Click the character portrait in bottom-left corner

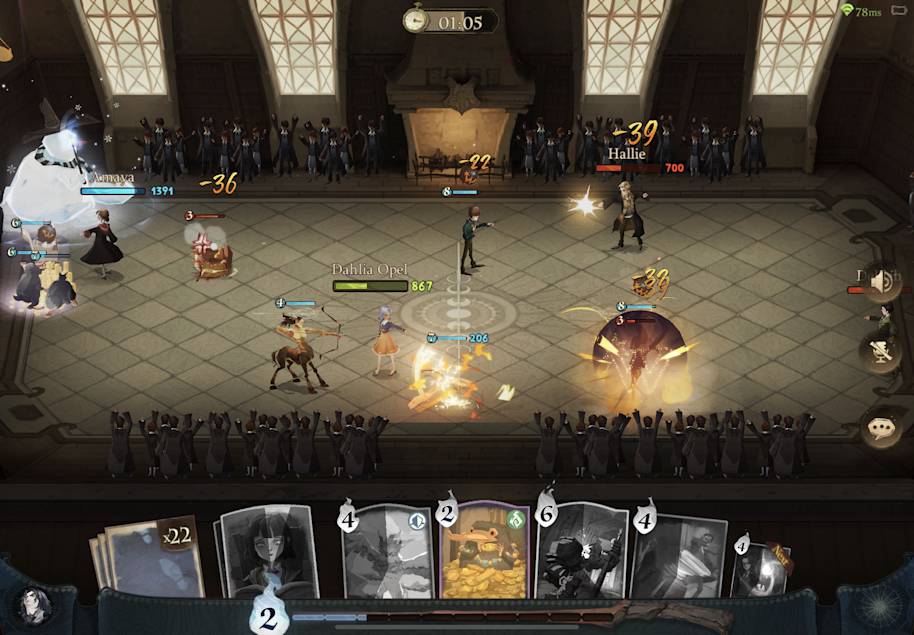33,606
